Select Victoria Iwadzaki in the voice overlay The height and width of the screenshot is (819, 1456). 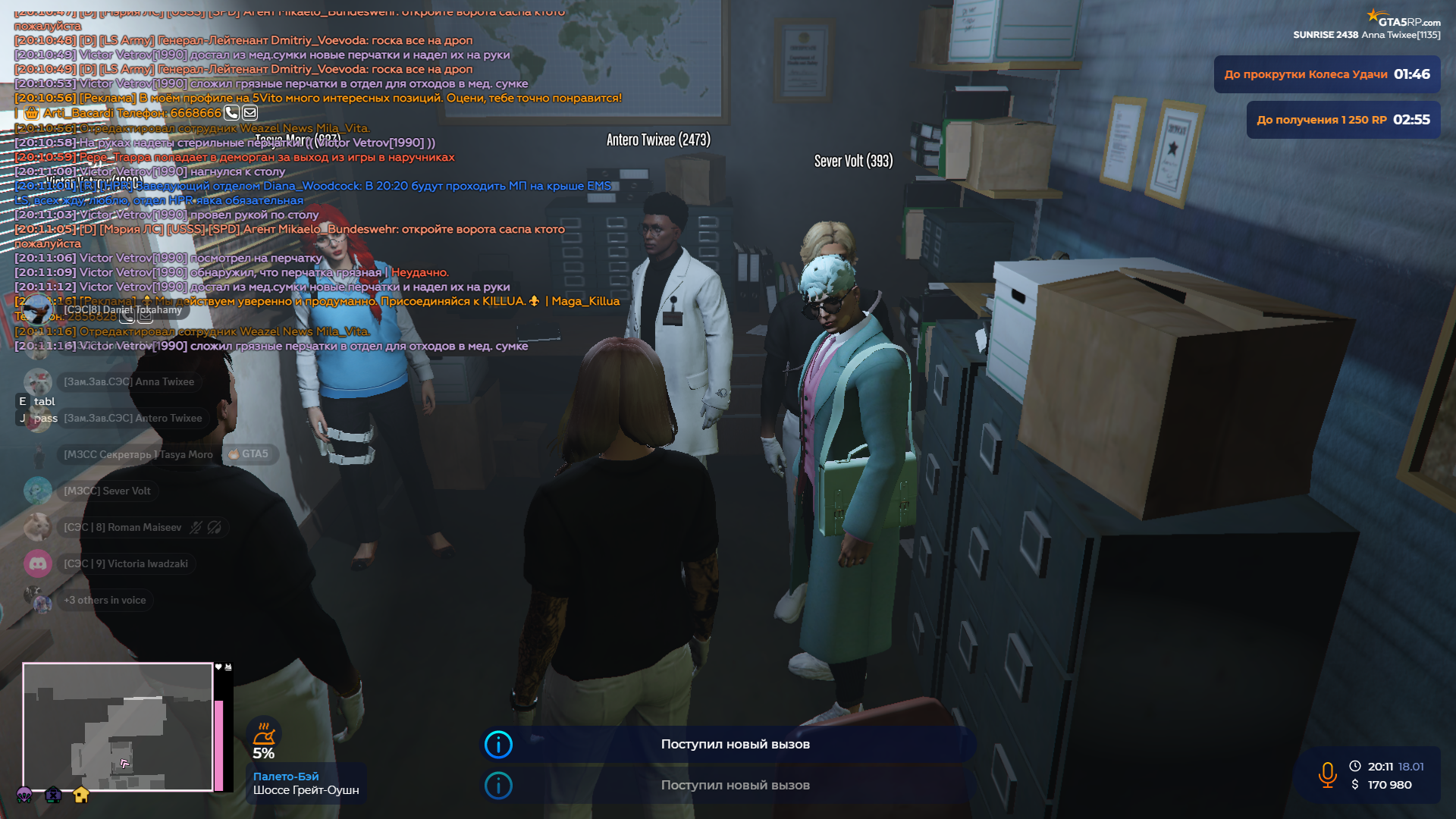125,563
